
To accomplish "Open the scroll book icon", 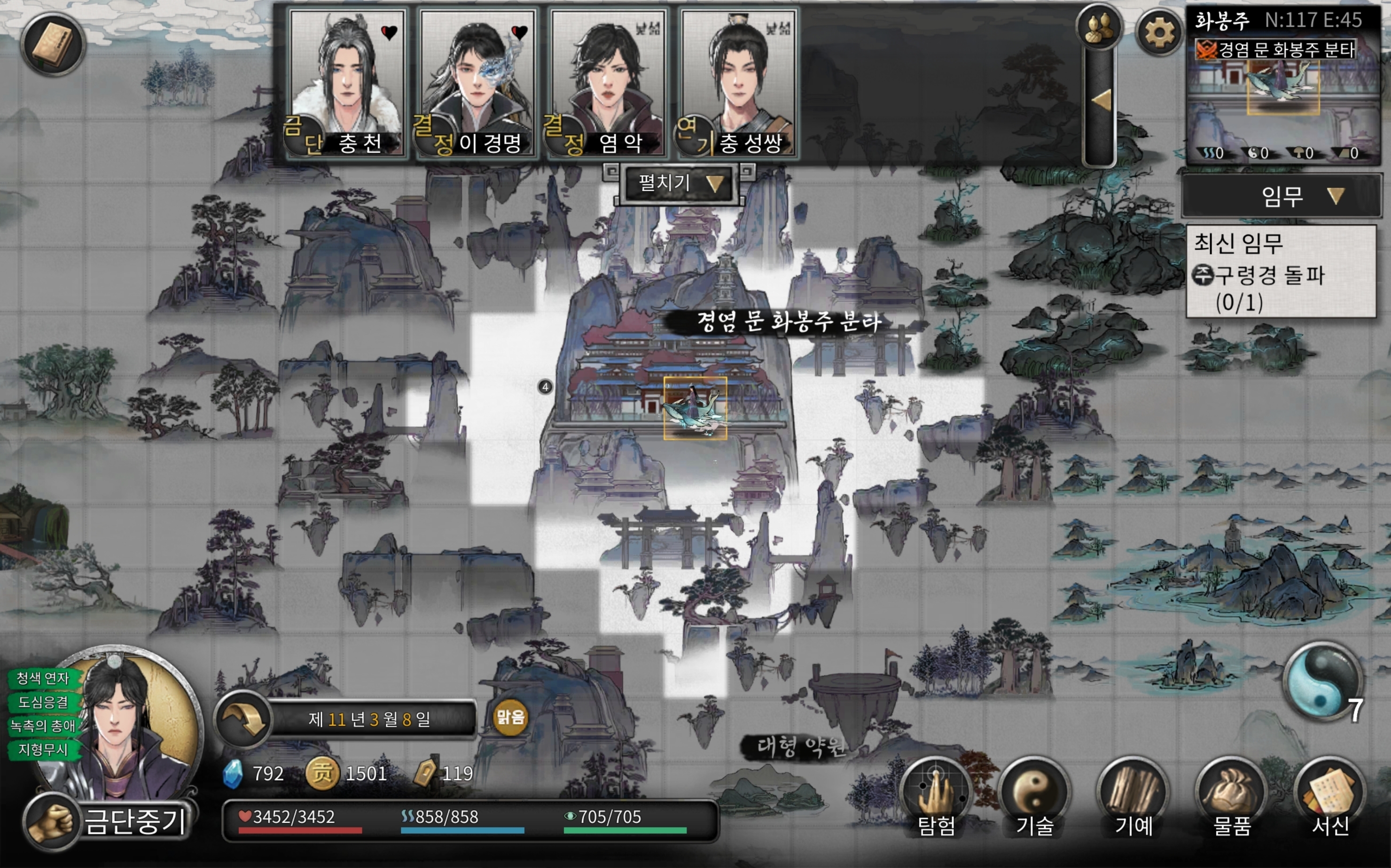I will (x=53, y=45).
